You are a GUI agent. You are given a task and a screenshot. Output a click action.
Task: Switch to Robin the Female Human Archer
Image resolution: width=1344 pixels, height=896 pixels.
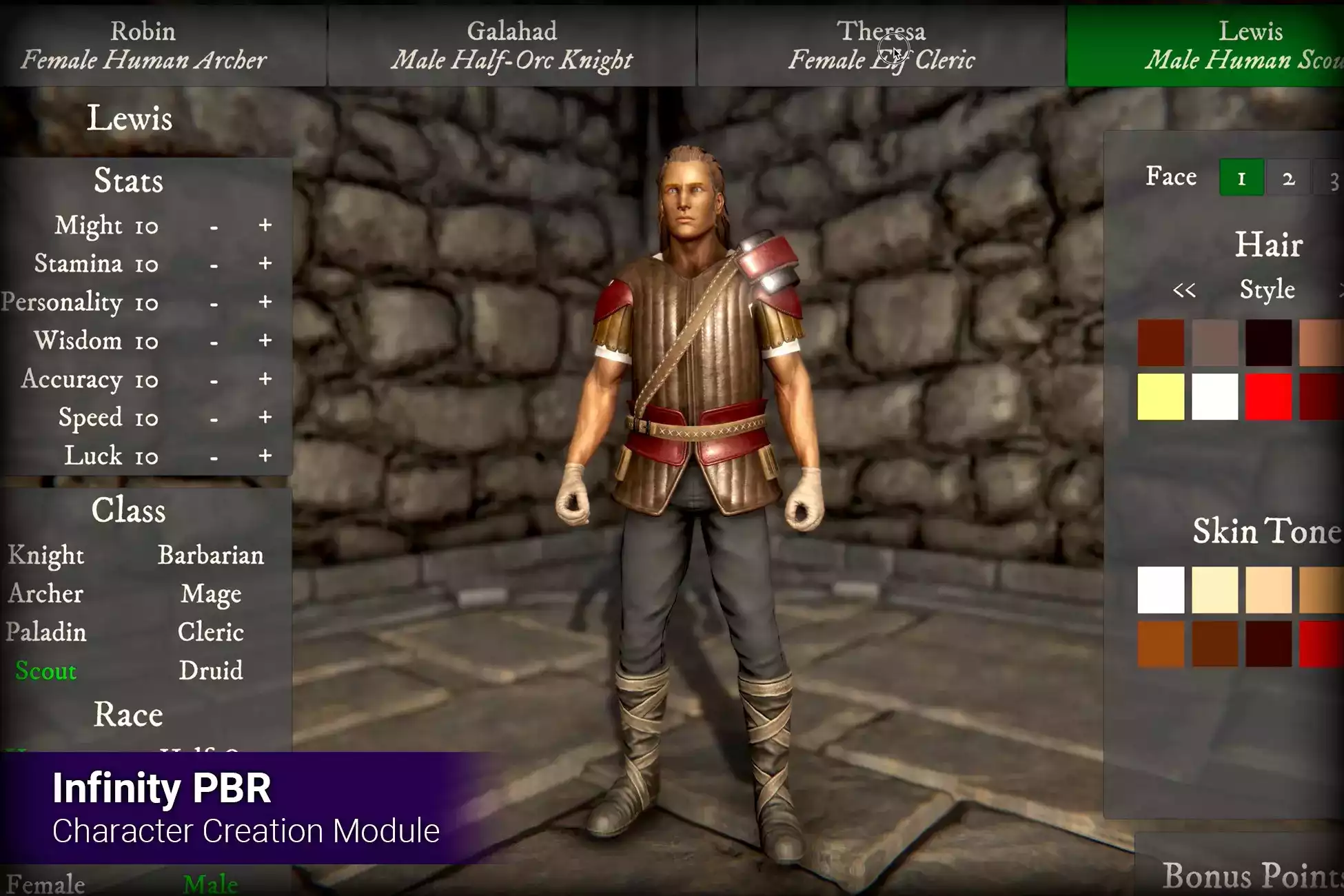(143, 45)
